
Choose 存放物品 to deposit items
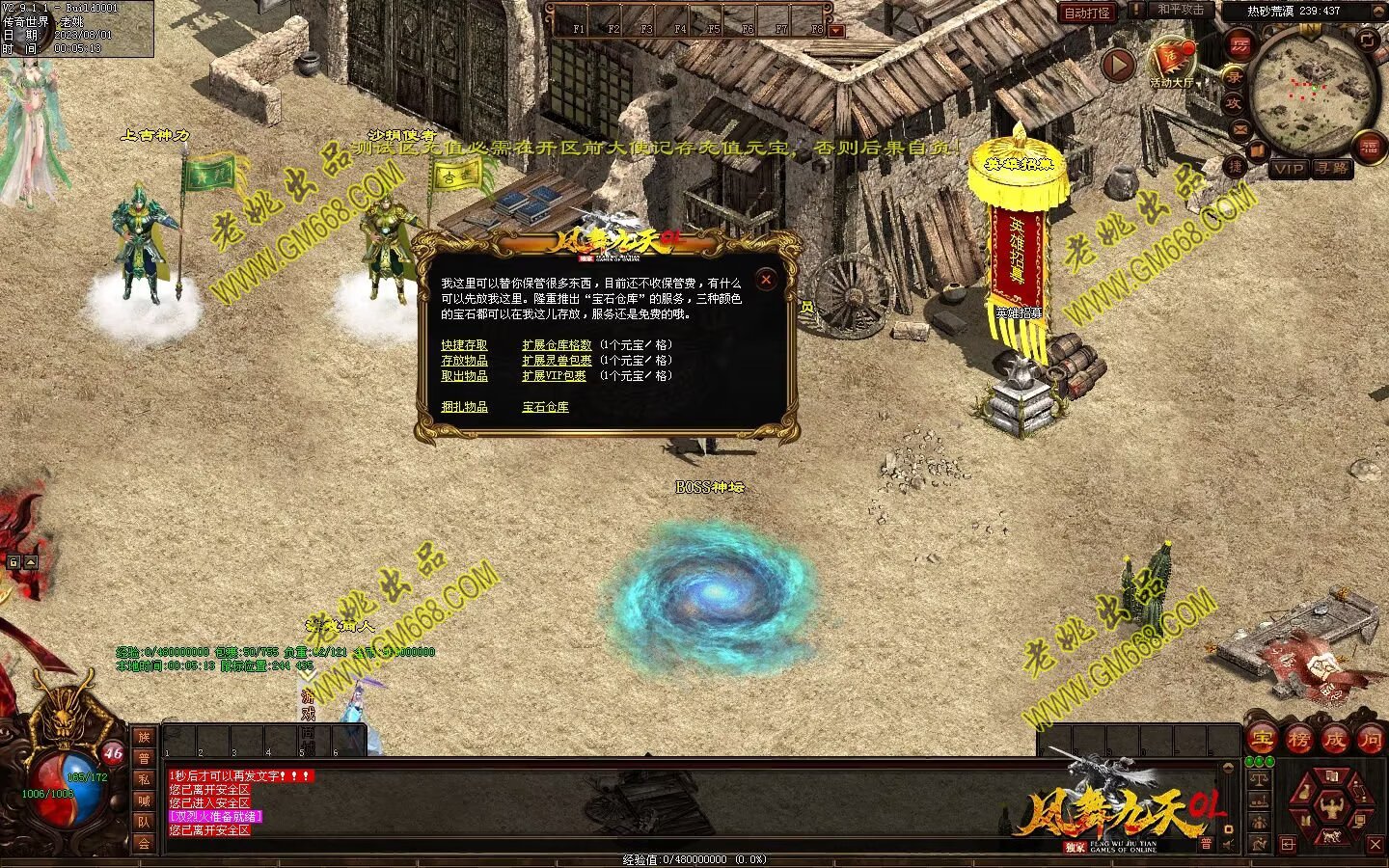point(464,361)
